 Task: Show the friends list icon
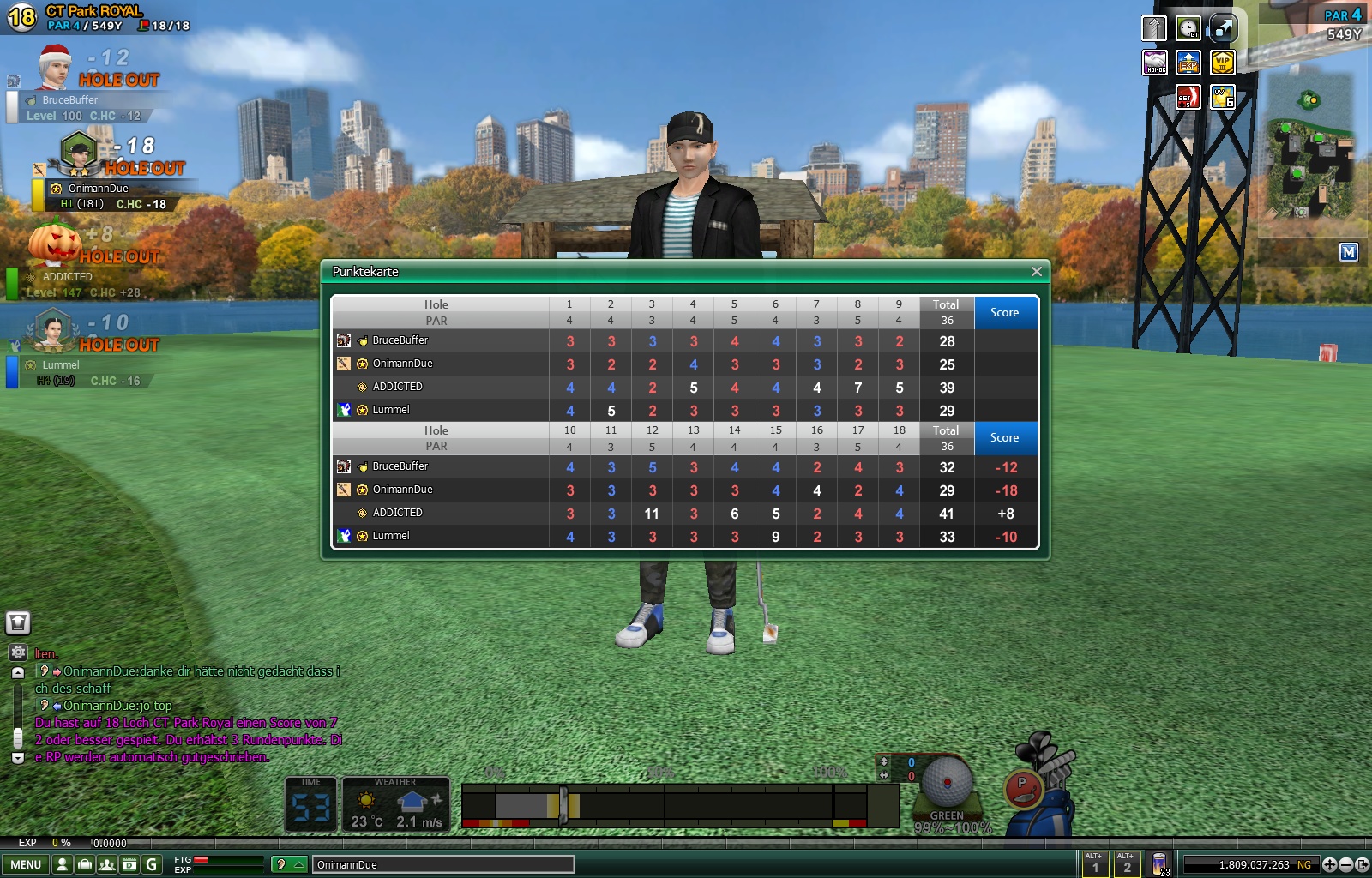click(107, 864)
